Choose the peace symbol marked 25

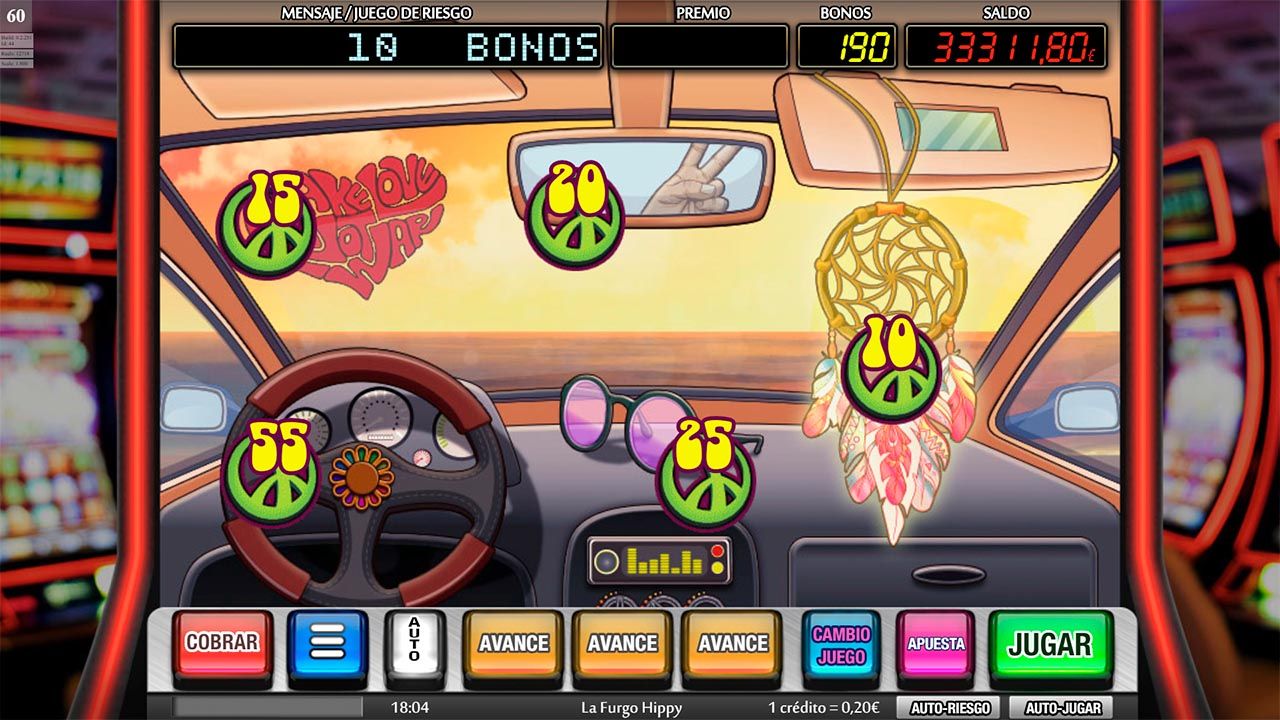click(x=705, y=474)
